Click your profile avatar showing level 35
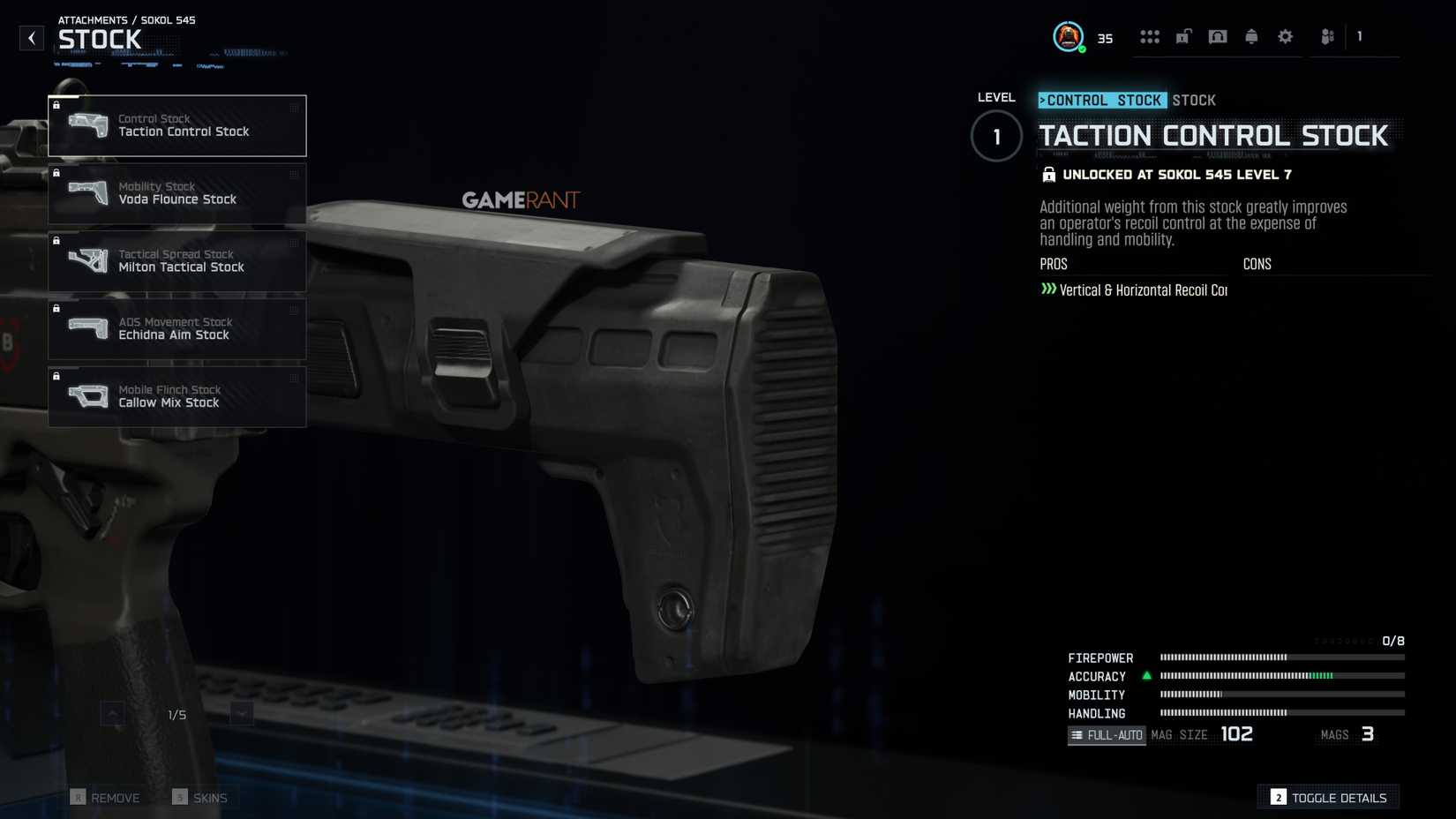Screen dimensions: 1456x819 point(1069,36)
